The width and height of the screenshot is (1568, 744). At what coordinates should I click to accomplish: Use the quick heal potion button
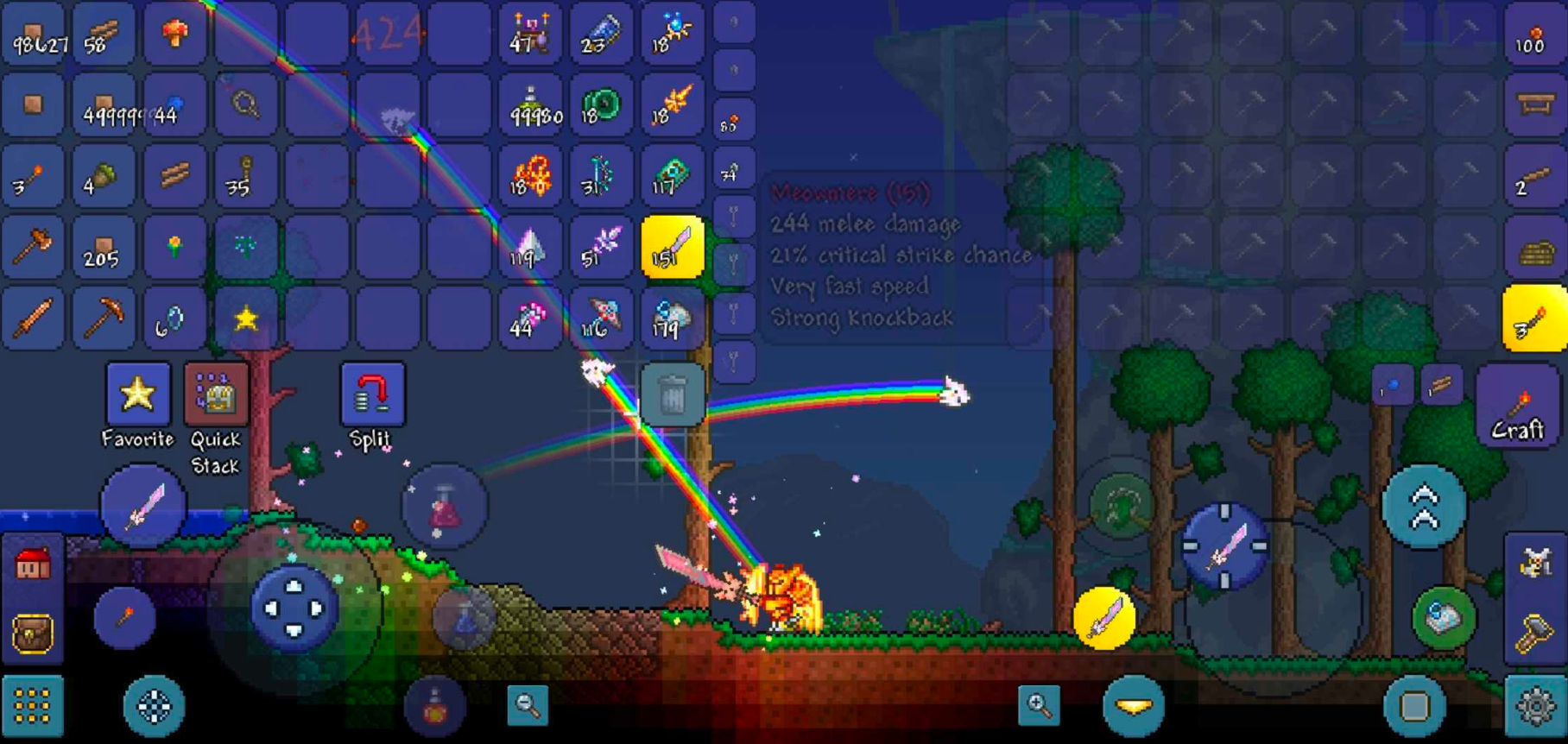[x=445, y=508]
